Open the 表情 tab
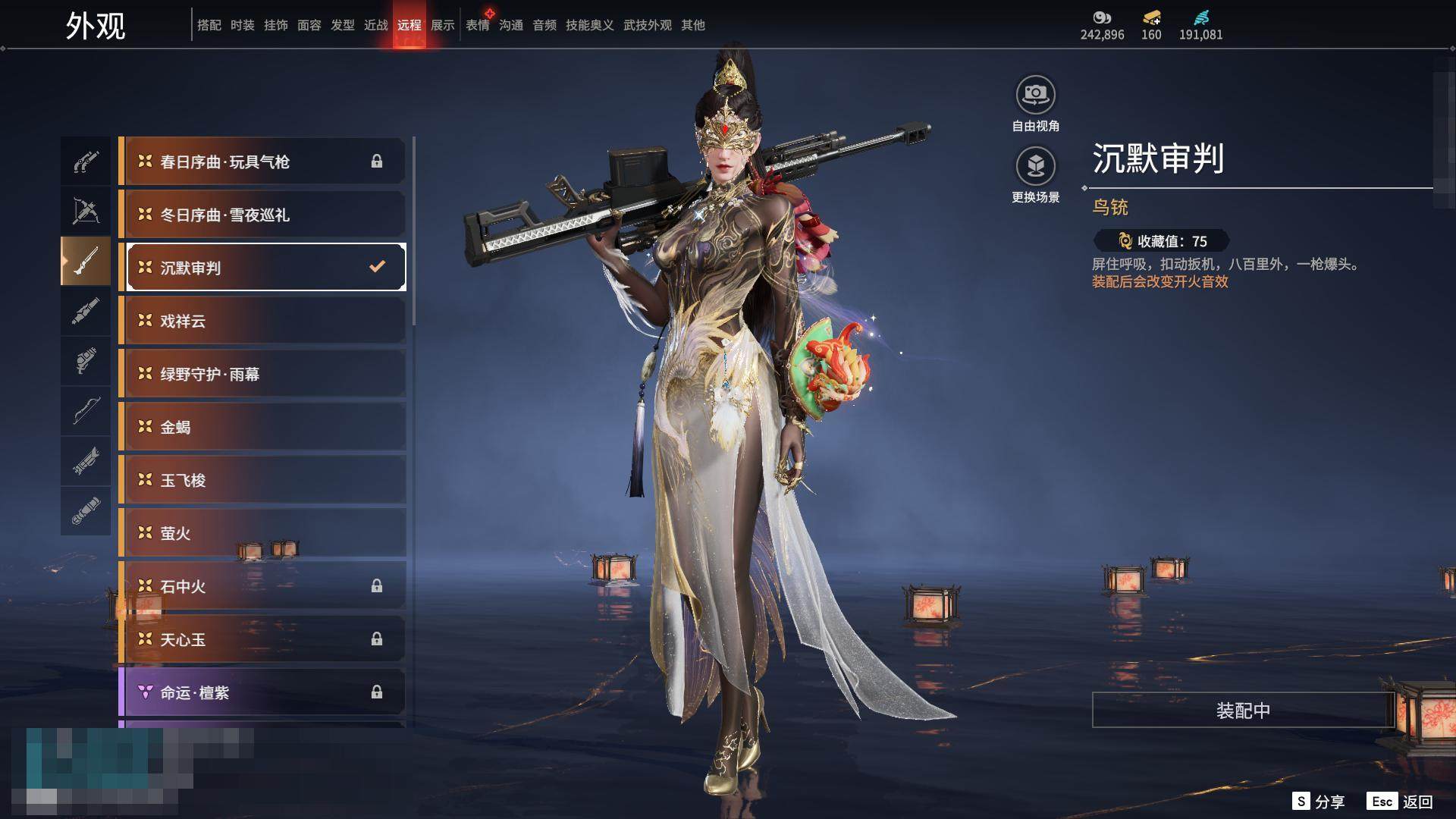1456x819 pixels. (478, 25)
